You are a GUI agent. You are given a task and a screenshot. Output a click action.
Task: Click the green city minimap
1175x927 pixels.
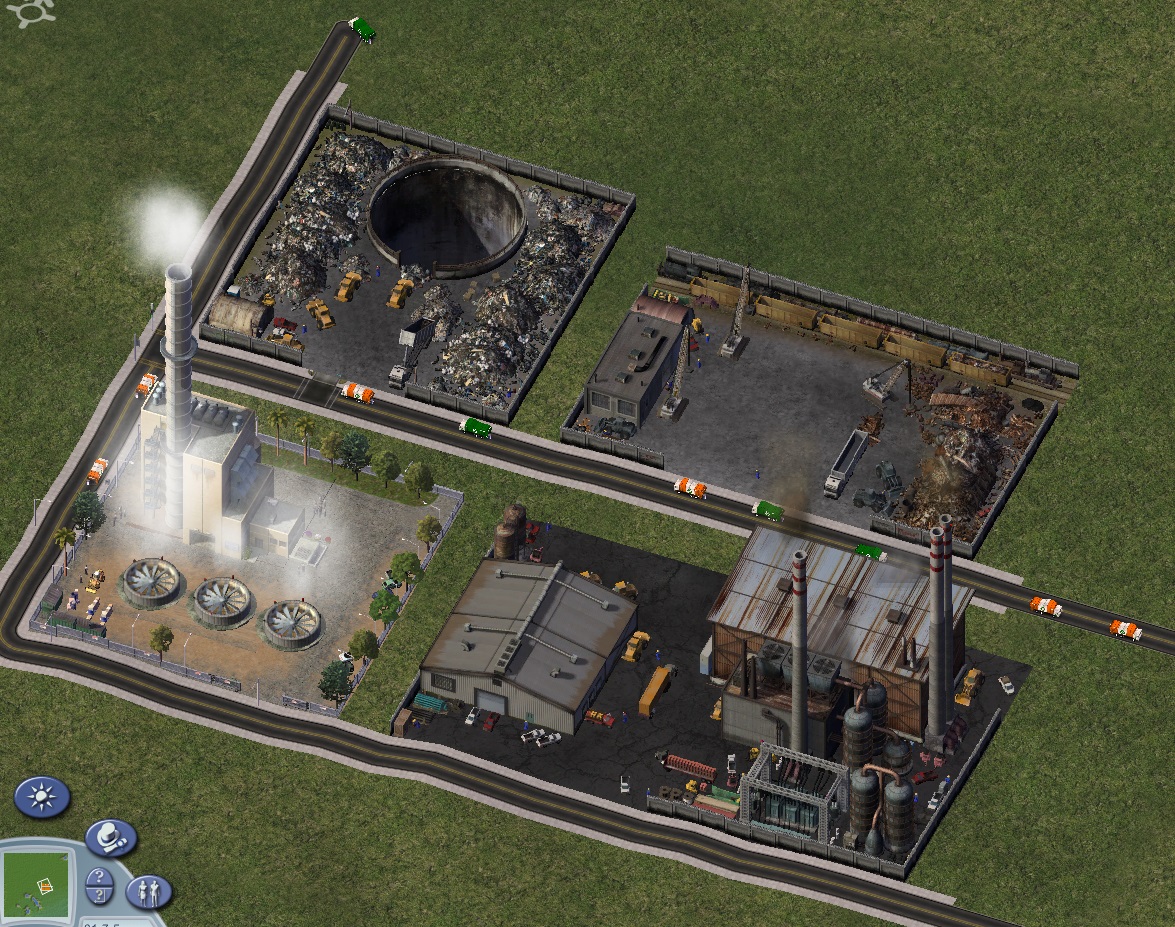pyautogui.click(x=36, y=886)
